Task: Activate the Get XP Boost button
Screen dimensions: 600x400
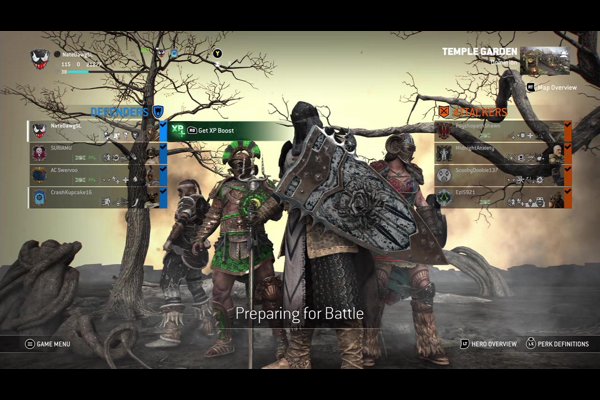Action: point(215,131)
